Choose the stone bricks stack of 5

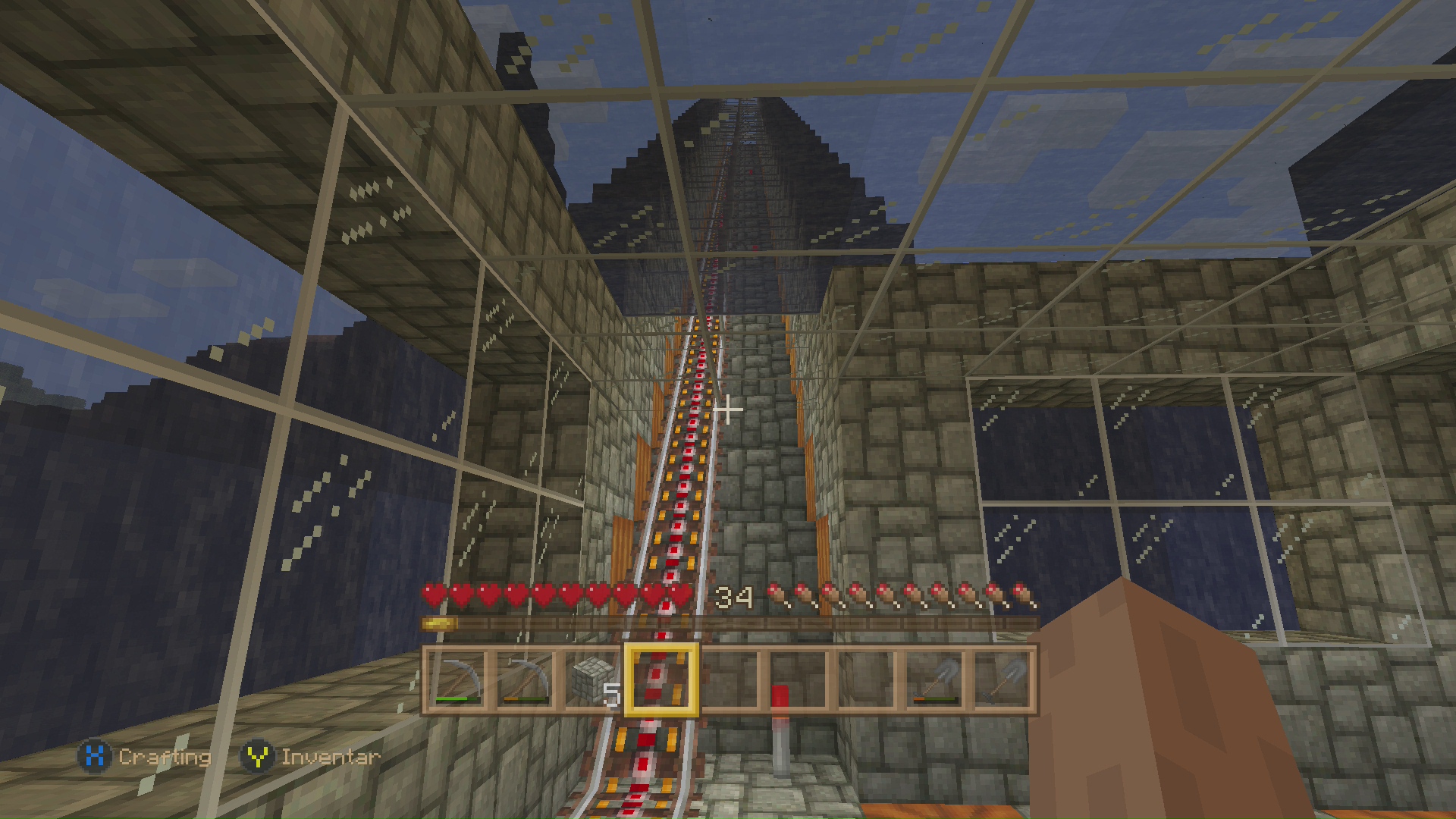point(592,680)
